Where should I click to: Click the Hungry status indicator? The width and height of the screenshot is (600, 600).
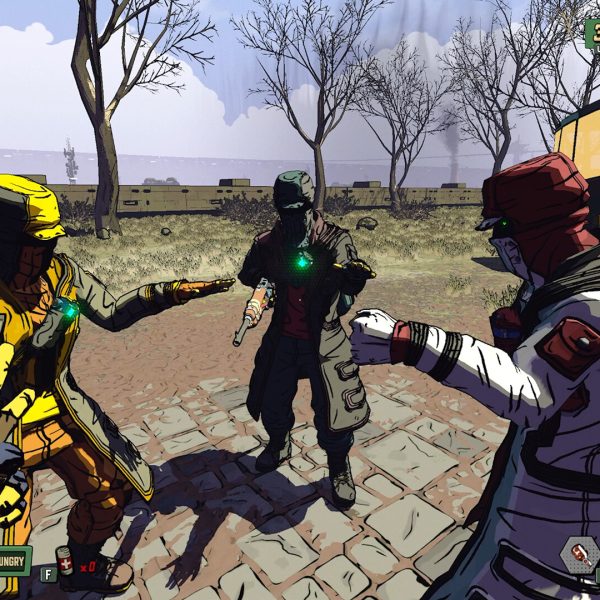(x=14, y=560)
